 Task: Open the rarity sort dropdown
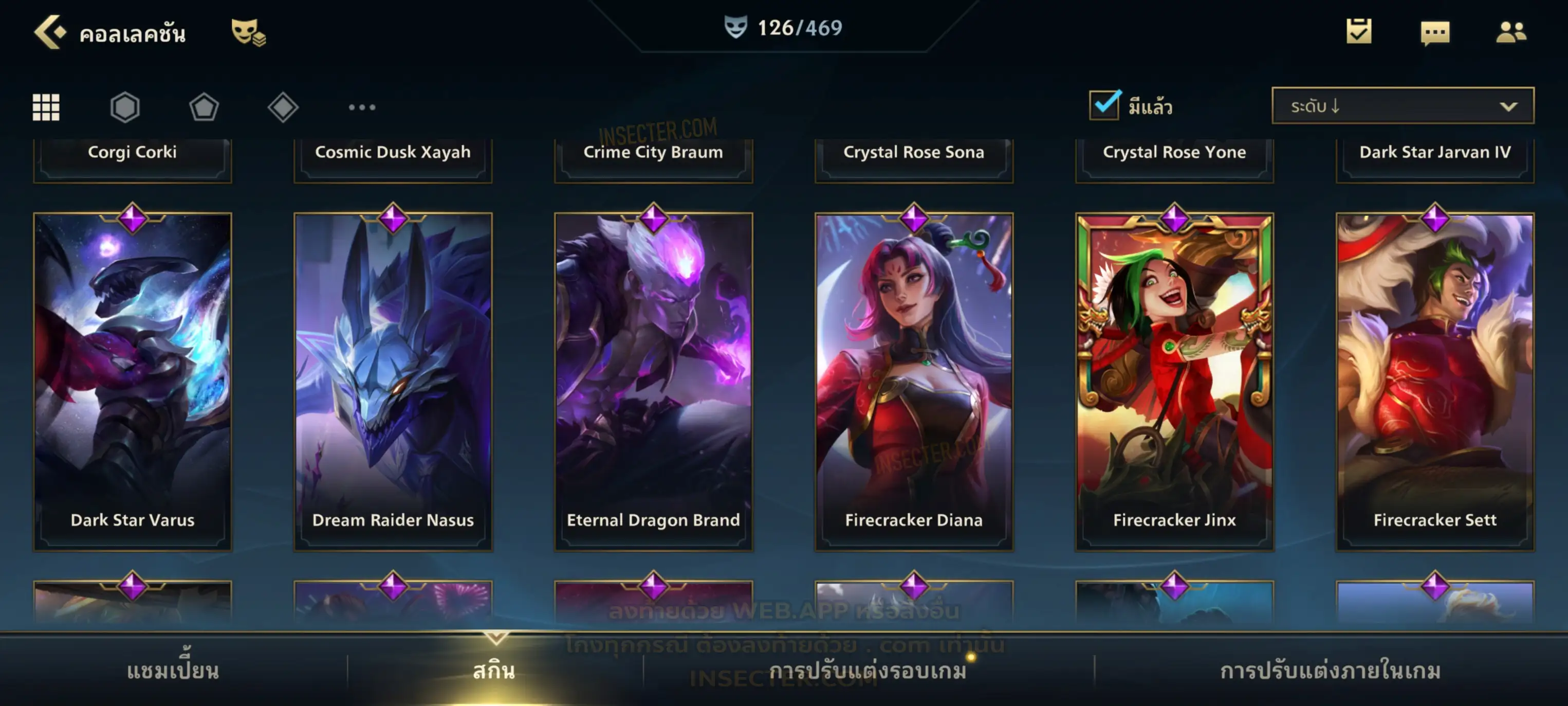pos(1403,106)
